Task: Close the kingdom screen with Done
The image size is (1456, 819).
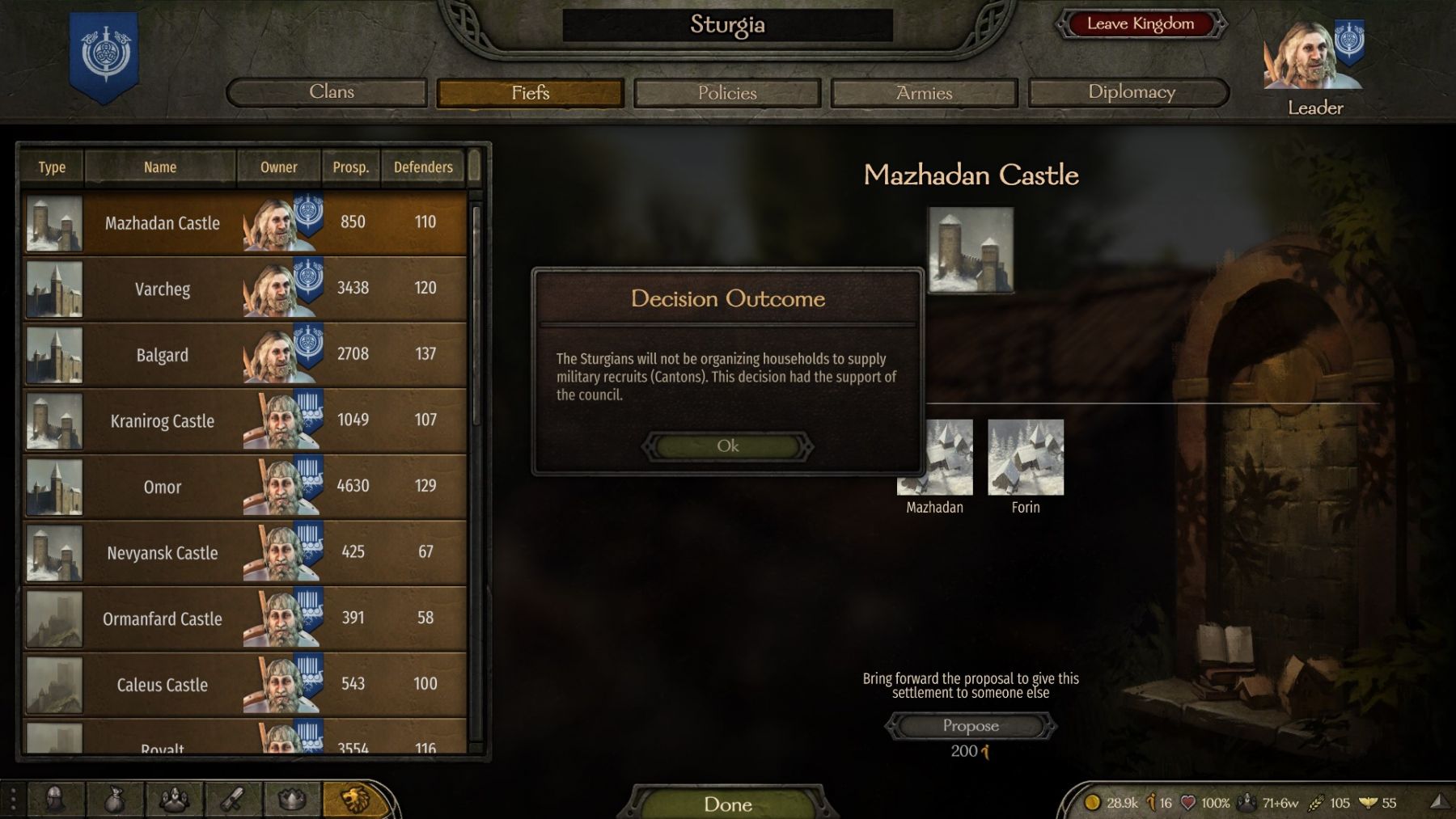Action: pos(727,804)
